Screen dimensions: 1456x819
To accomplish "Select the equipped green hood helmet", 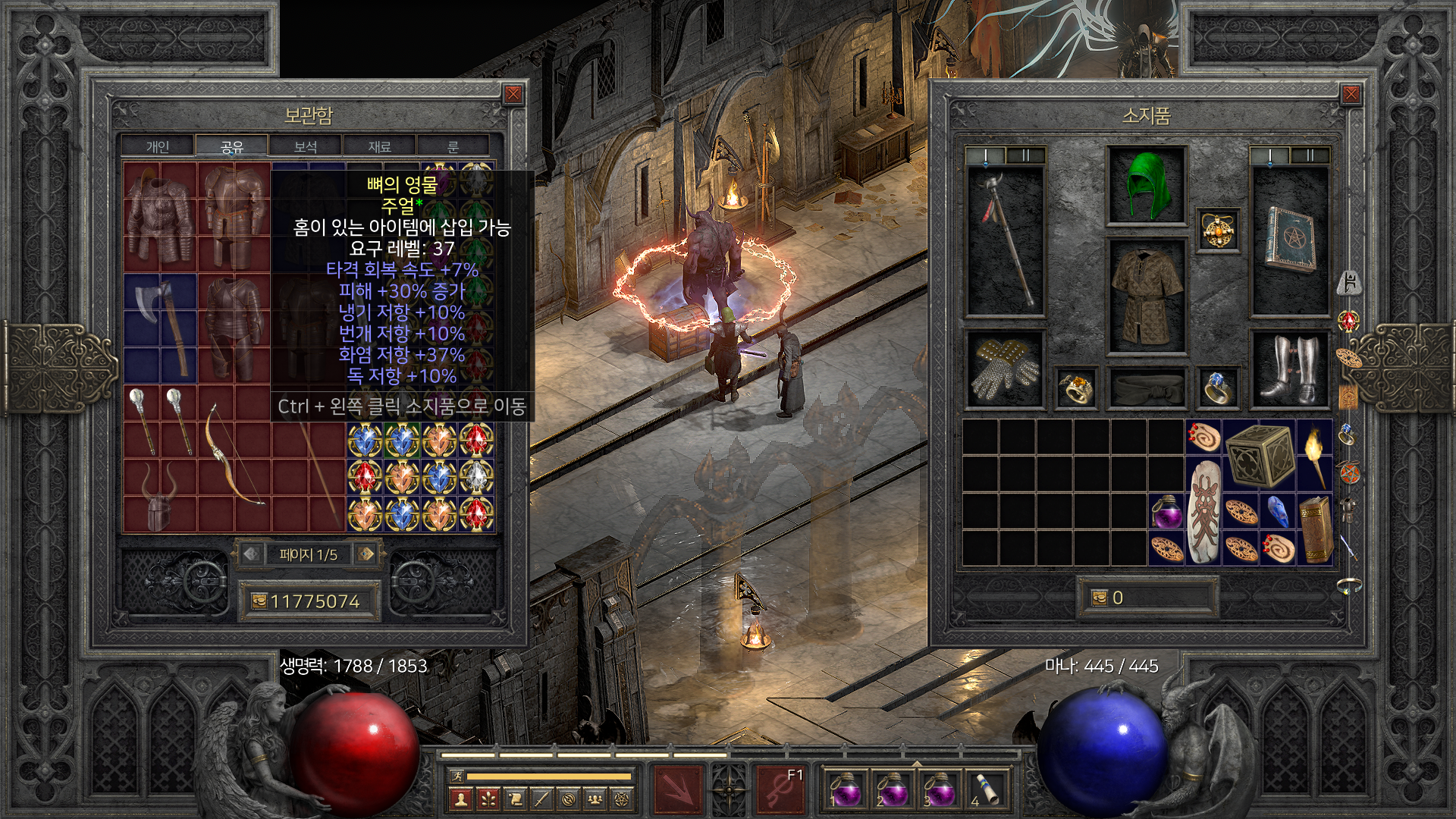I will tap(1146, 186).
